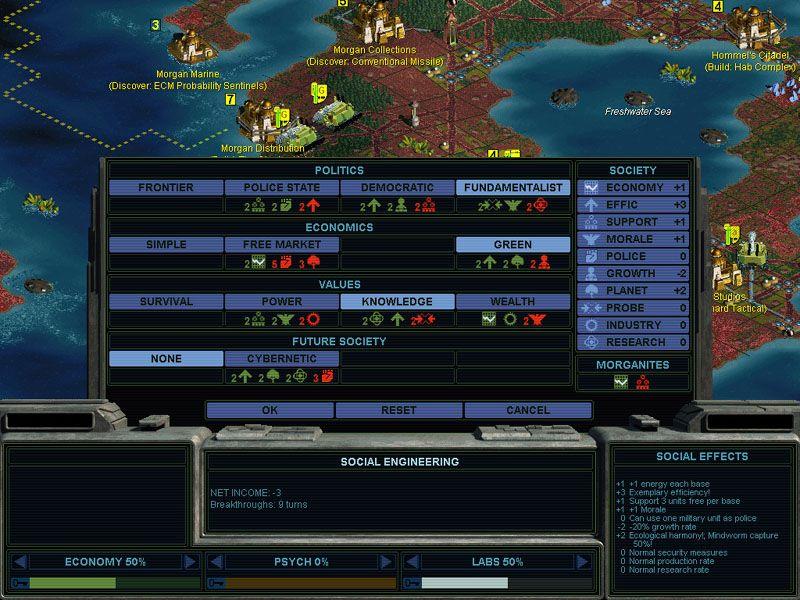Viewport: 800px width, 600px height.
Task: Decrease Economy allocation with left arrow
Action: click(x=19, y=562)
